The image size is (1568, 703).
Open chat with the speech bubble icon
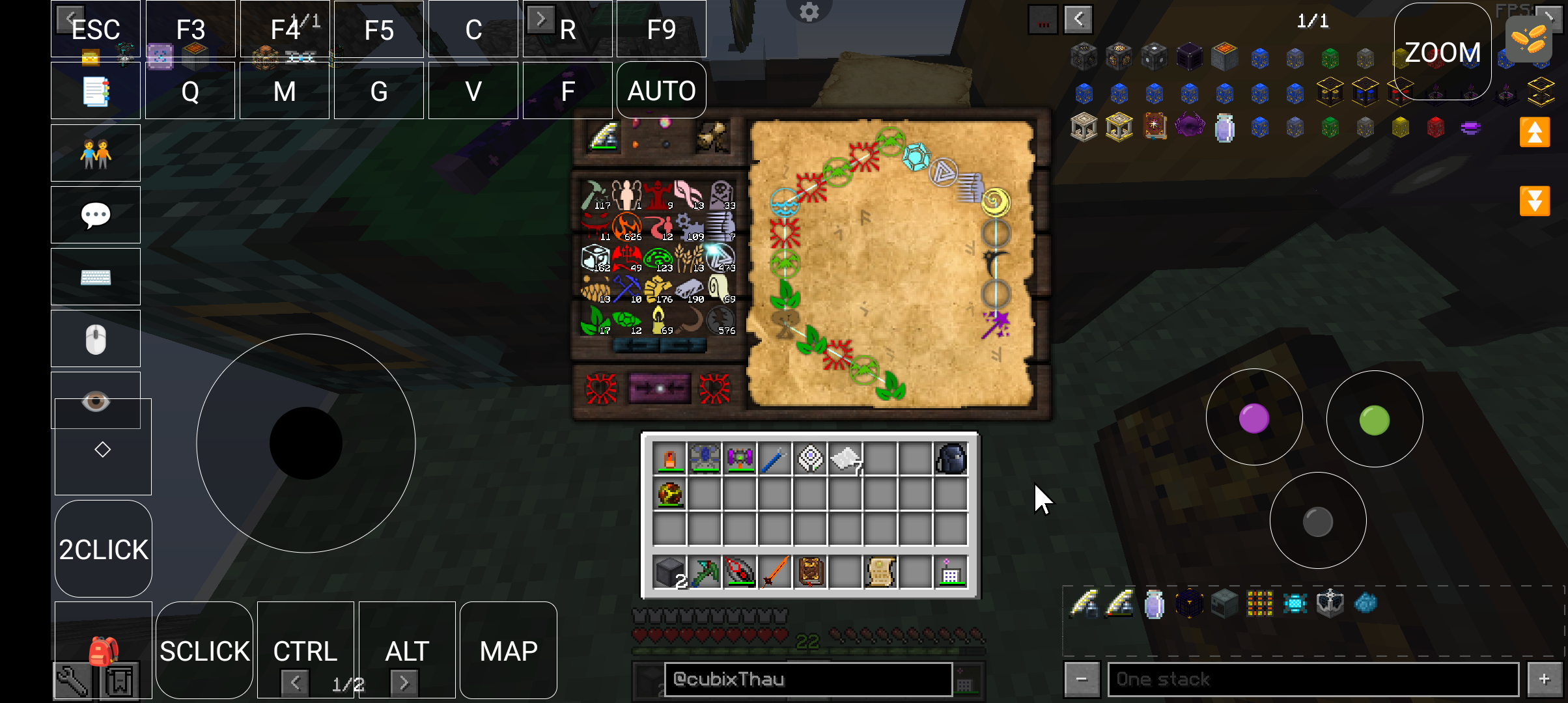tap(96, 215)
